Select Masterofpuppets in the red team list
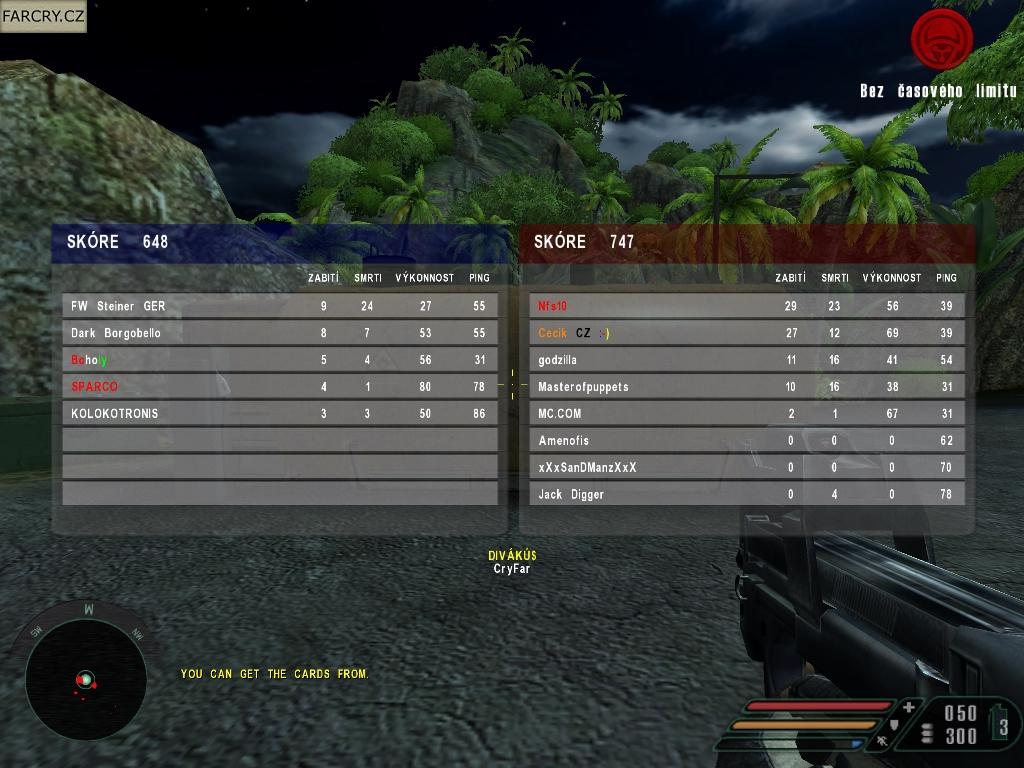The width and height of the screenshot is (1024, 768). pyautogui.click(x=746, y=387)
